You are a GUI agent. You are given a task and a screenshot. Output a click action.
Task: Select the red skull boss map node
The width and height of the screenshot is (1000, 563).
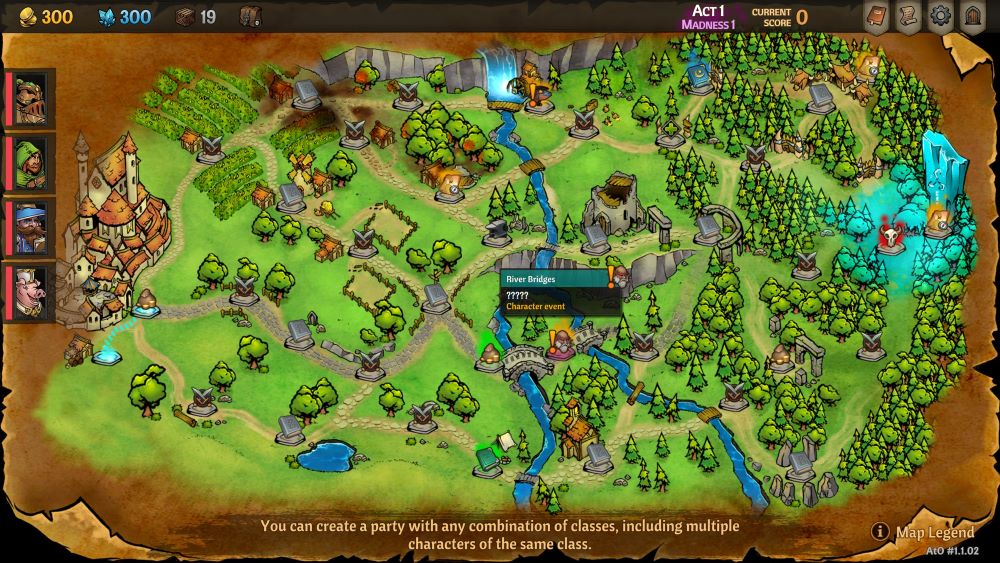coord(888,238)
